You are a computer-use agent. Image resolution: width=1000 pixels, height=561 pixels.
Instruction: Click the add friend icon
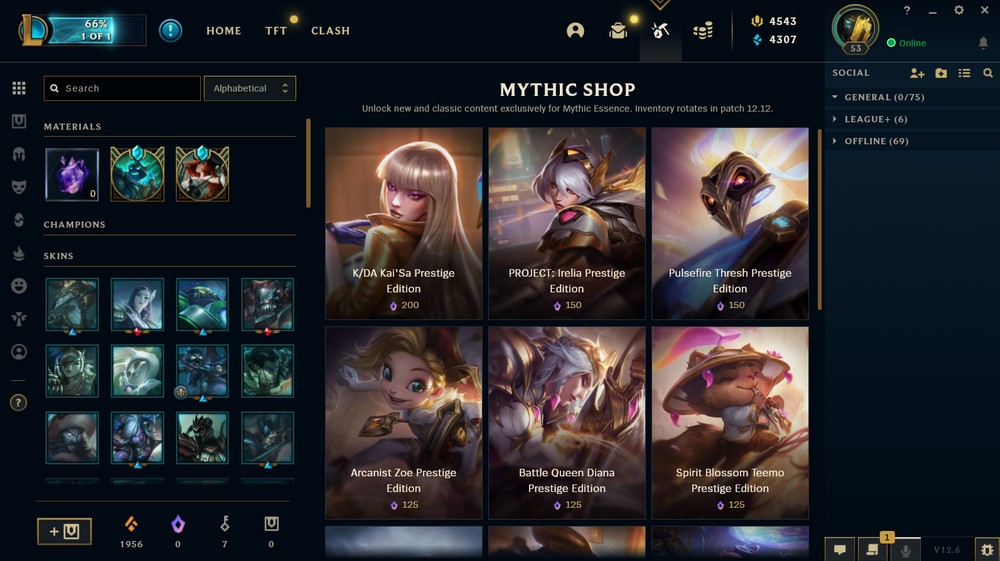point(917,73)
